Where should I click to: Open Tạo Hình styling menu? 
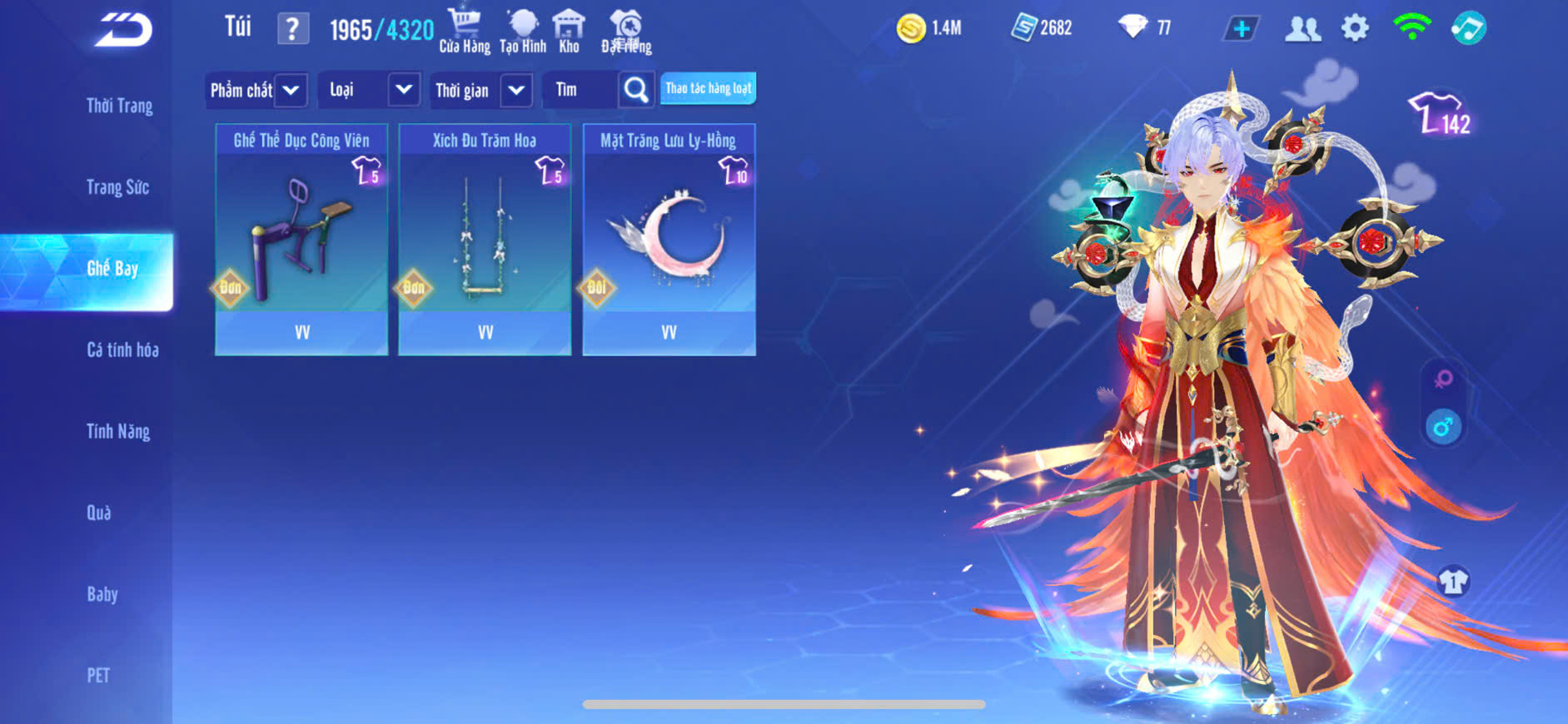pyautogui.click(x=523, y=31)
